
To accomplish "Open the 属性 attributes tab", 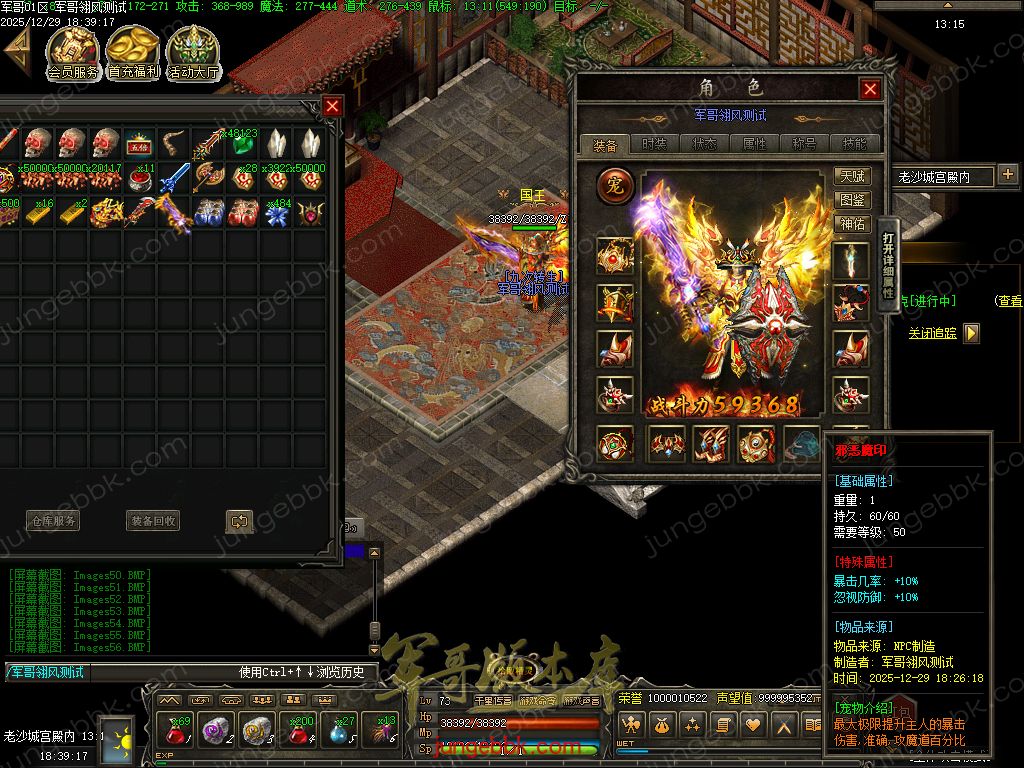I will 754,144.
